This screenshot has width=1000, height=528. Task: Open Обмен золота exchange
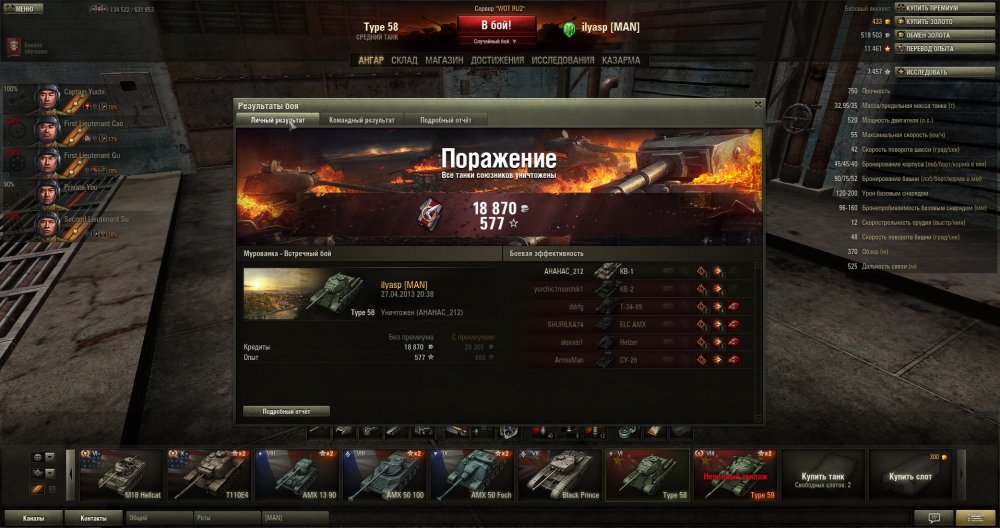[930, 34]
